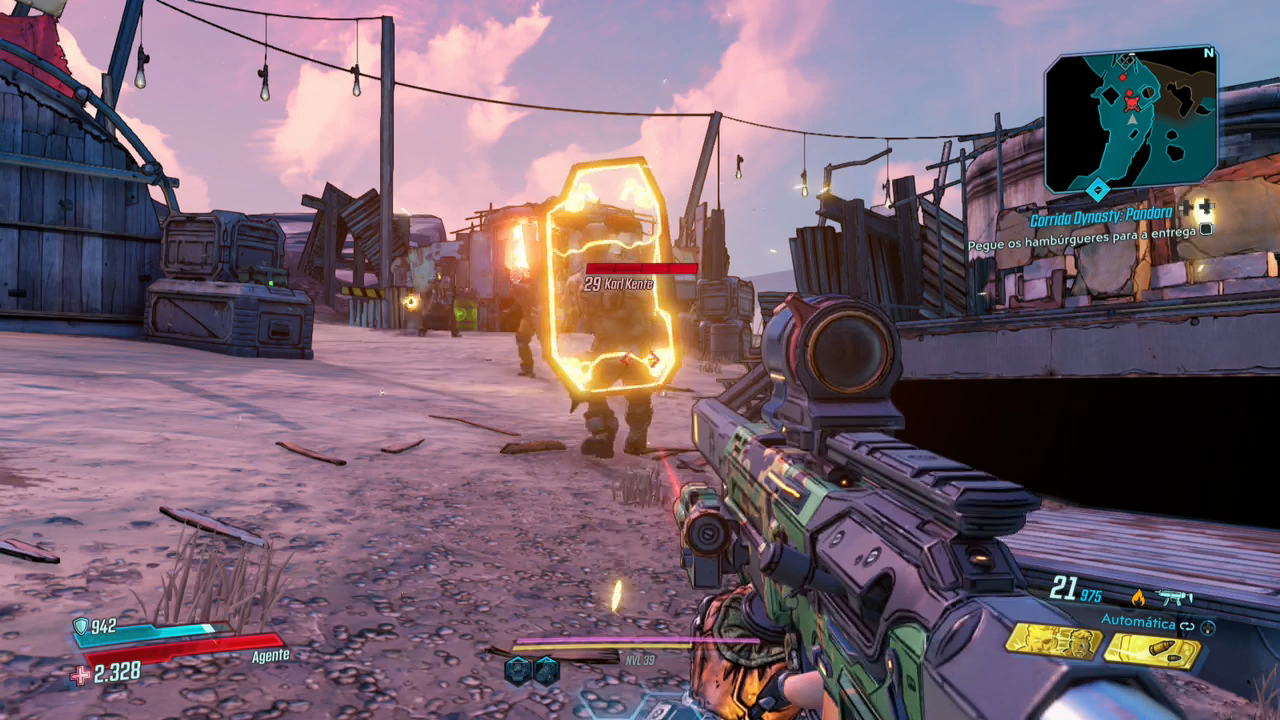Screen dimensions: 1280x720
Task: Click the submachine gun weapon type icon
Action: [x=1171, y=597]
